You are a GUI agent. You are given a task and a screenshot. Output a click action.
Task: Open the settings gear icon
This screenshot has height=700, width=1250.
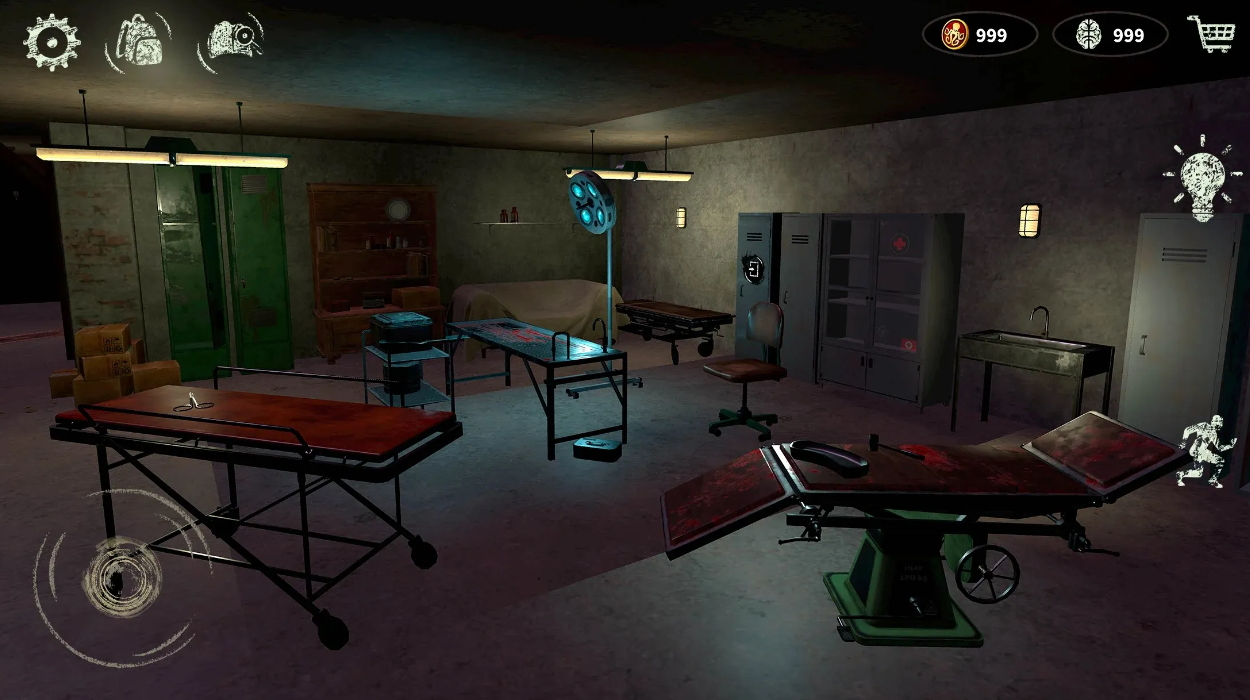51,42
